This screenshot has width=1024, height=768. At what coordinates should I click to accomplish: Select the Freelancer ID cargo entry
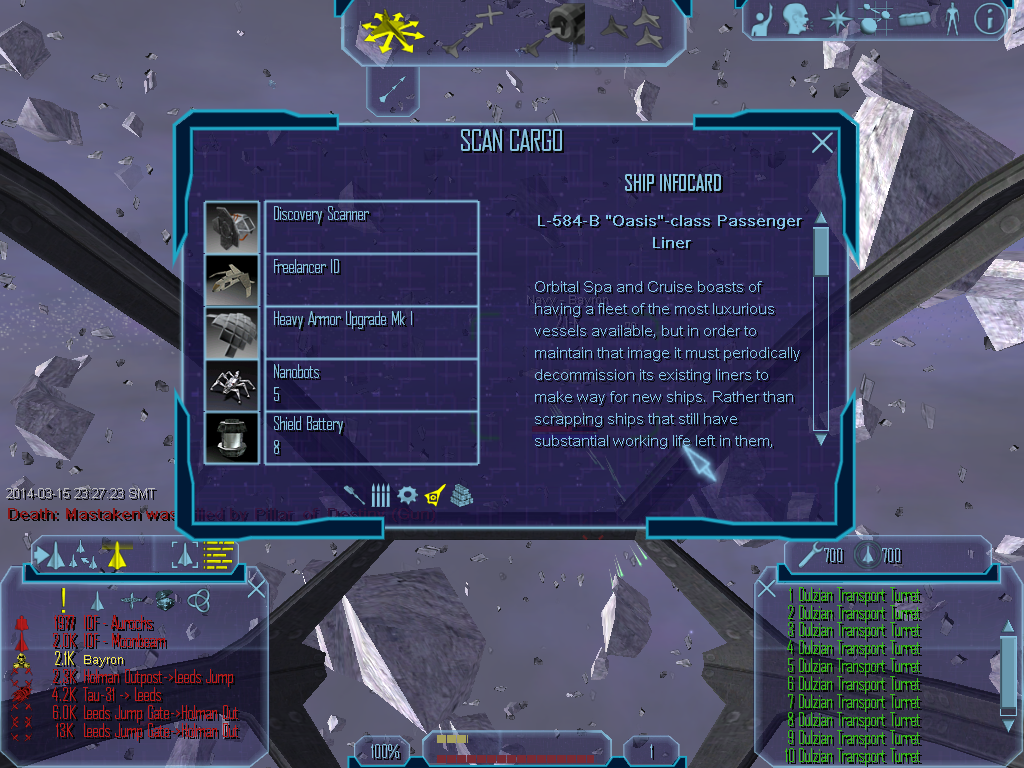click(x=371, y=279)
